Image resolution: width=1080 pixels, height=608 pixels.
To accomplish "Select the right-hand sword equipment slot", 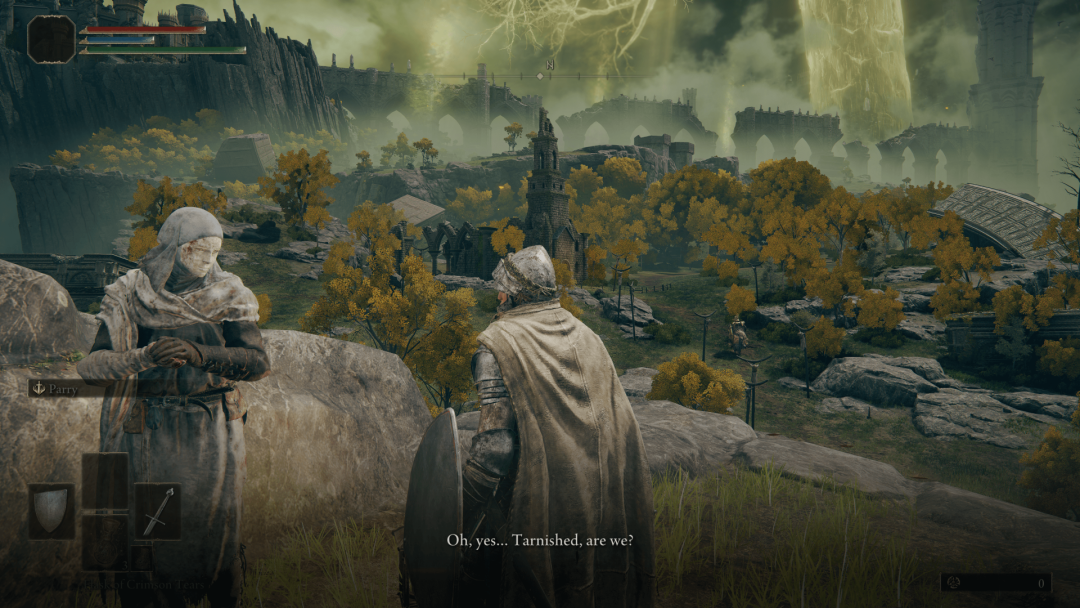I will 157,511.
